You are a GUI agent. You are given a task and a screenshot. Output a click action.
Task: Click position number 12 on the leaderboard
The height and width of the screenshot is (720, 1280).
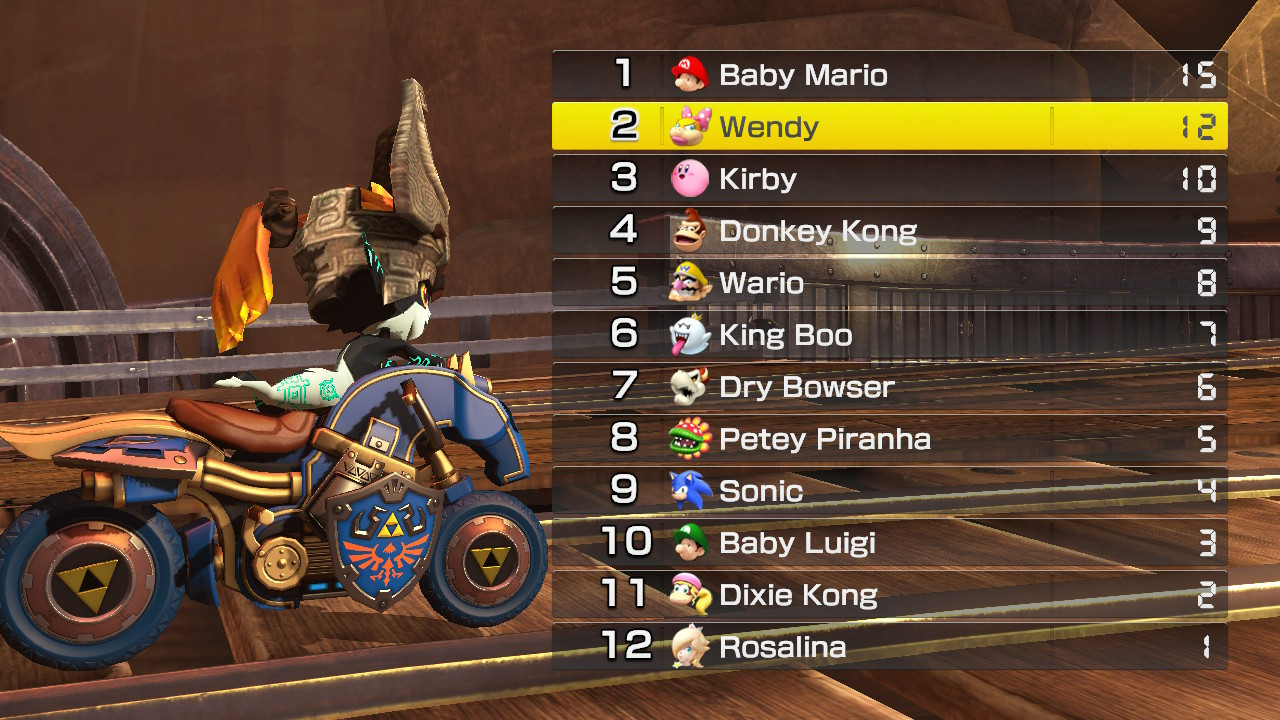pyautogui.click(x=628, y=646)
